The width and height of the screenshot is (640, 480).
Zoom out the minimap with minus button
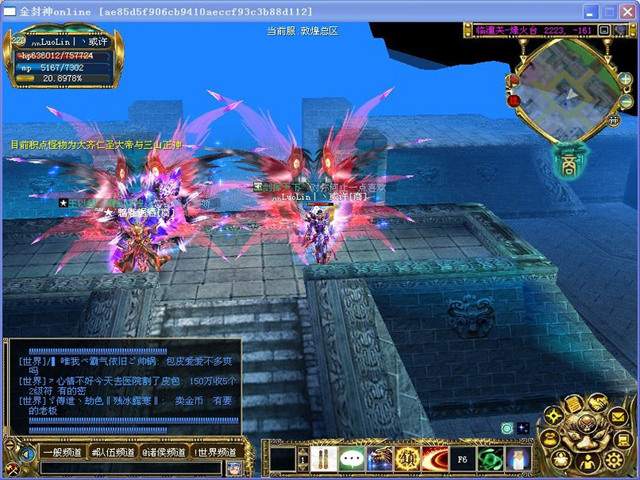pyautogui.click(x=626, y=102)
